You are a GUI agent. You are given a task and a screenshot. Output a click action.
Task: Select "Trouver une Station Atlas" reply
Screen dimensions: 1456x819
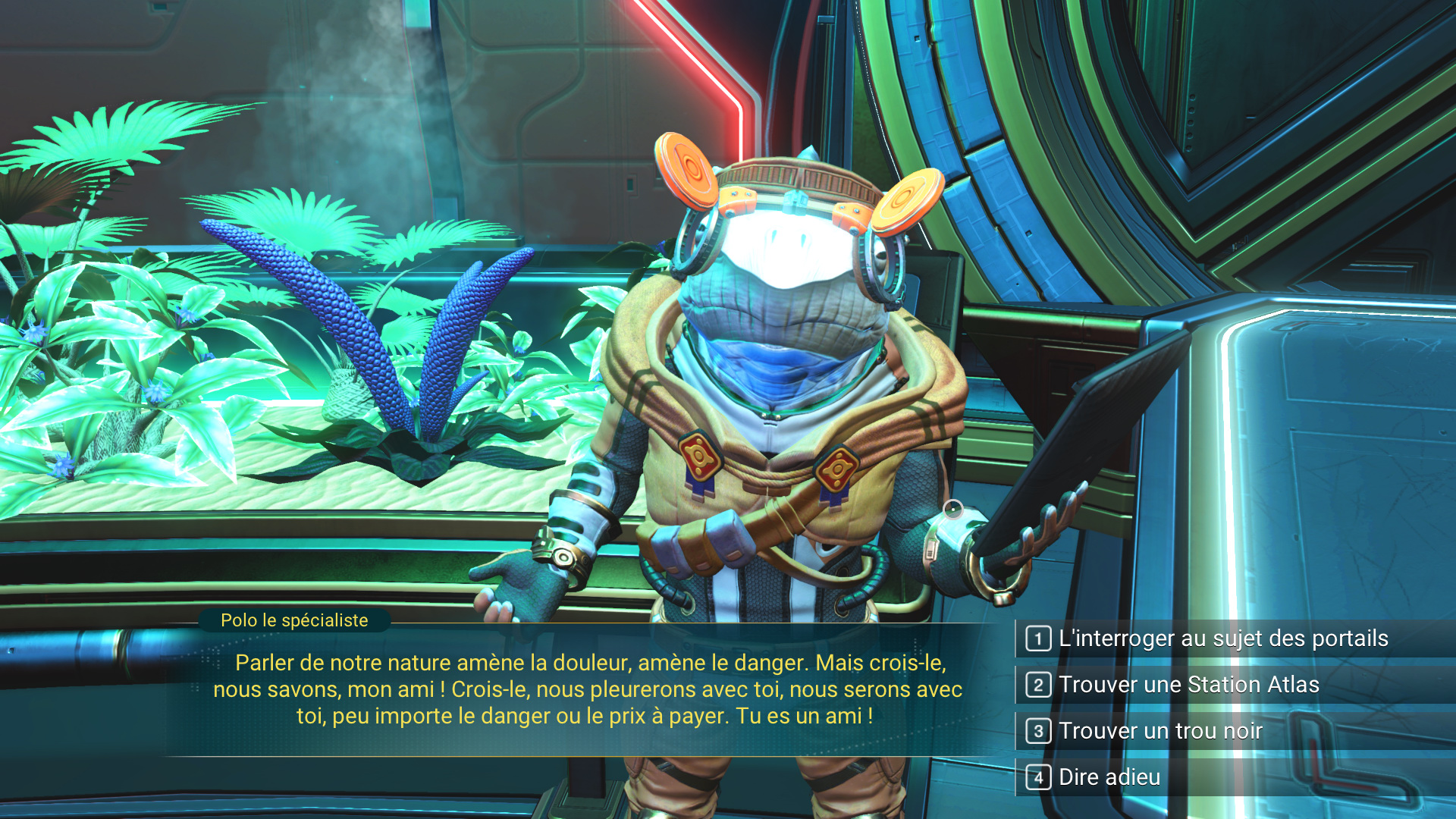1188,685
